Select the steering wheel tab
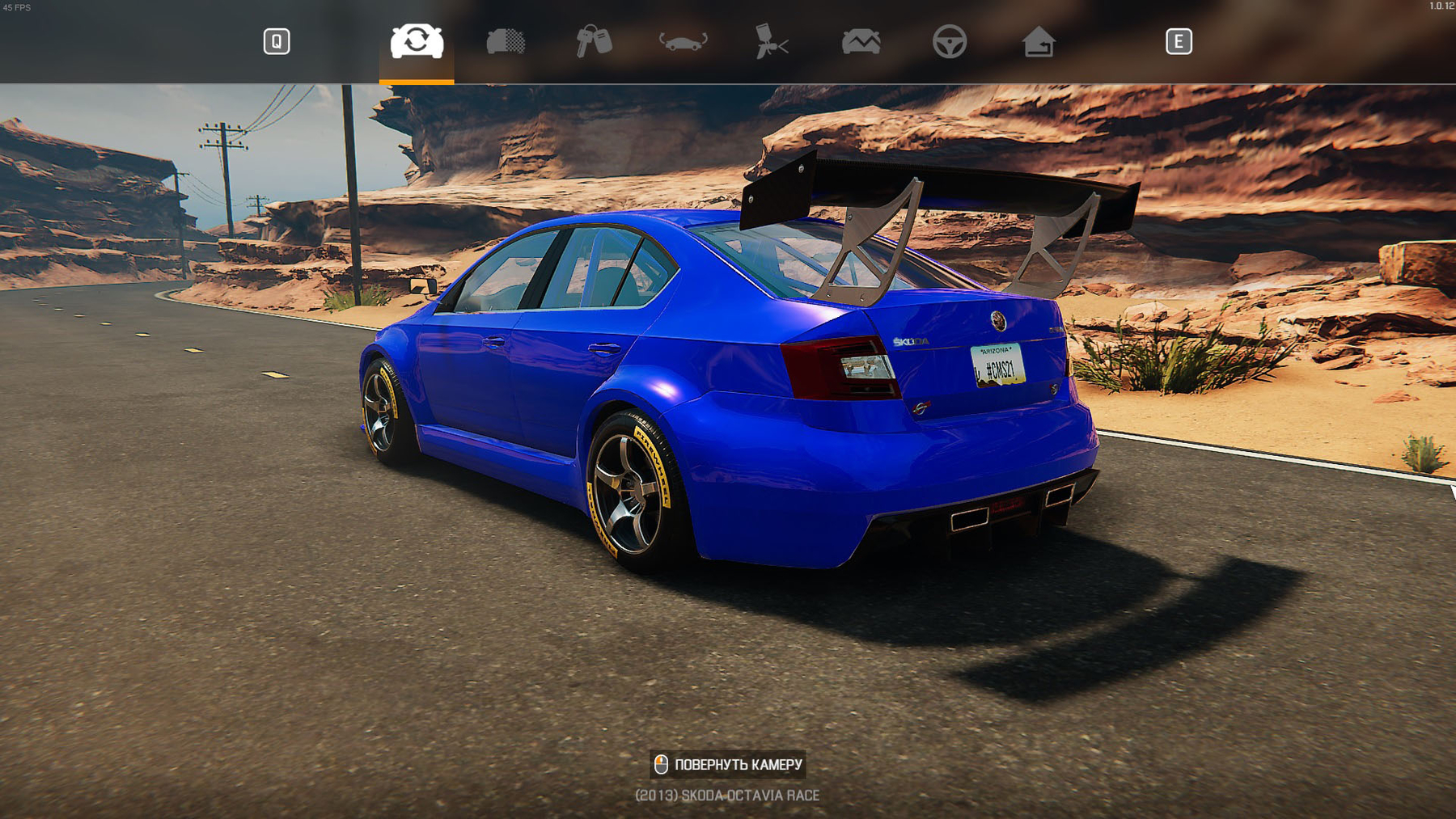Image resolution: width=1456 pixels, height=819 pixels. pyautogui.click(x=949, y=41)
